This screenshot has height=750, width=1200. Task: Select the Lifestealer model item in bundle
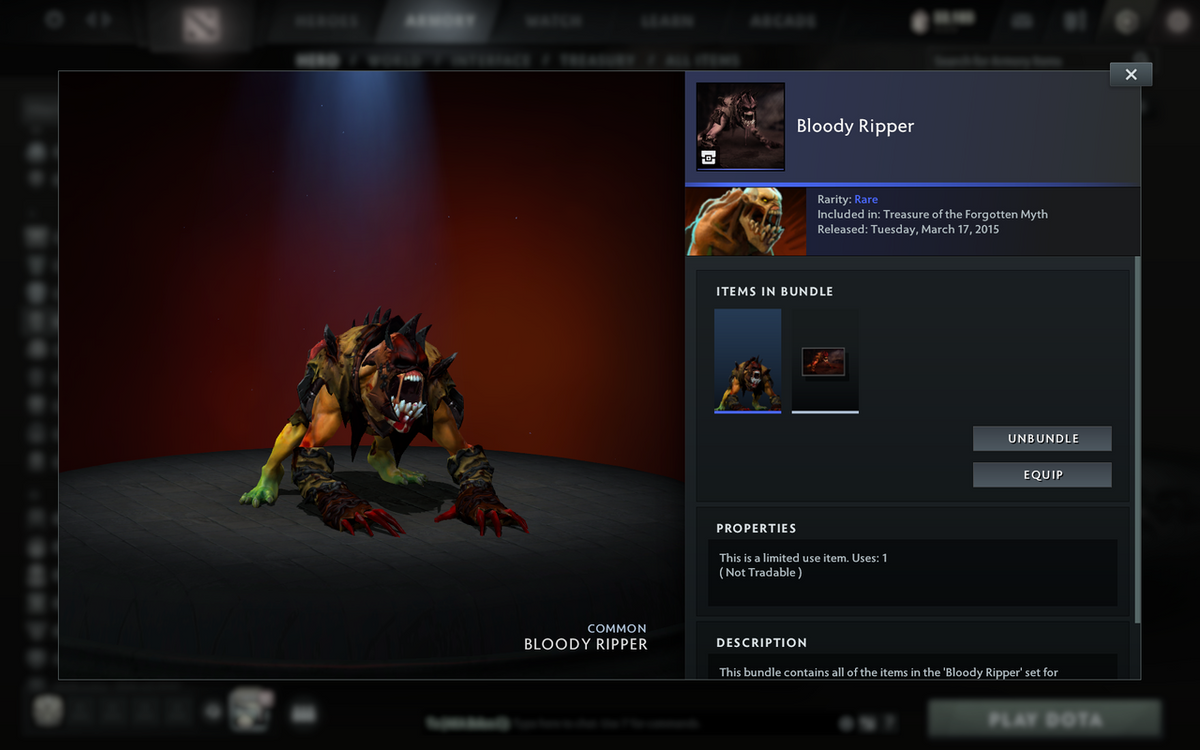click(748, 360)
